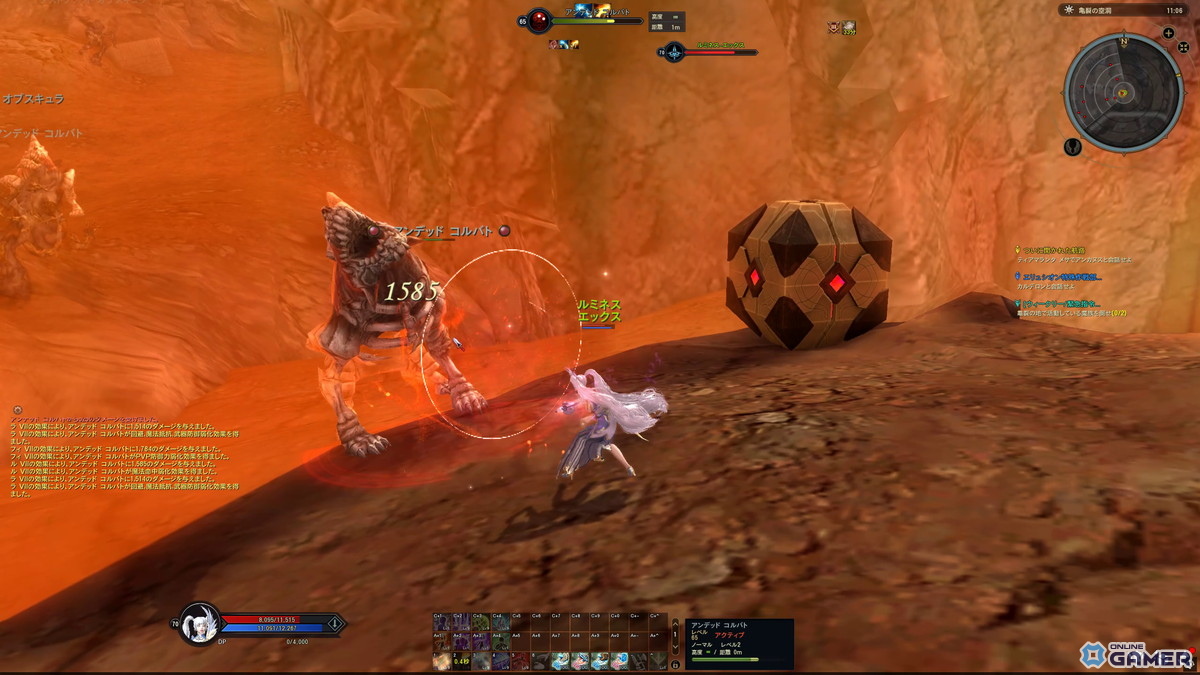Switch hotbar page with the up arrow
Viewport: 1200px width, 675px height.
[674, 624]
